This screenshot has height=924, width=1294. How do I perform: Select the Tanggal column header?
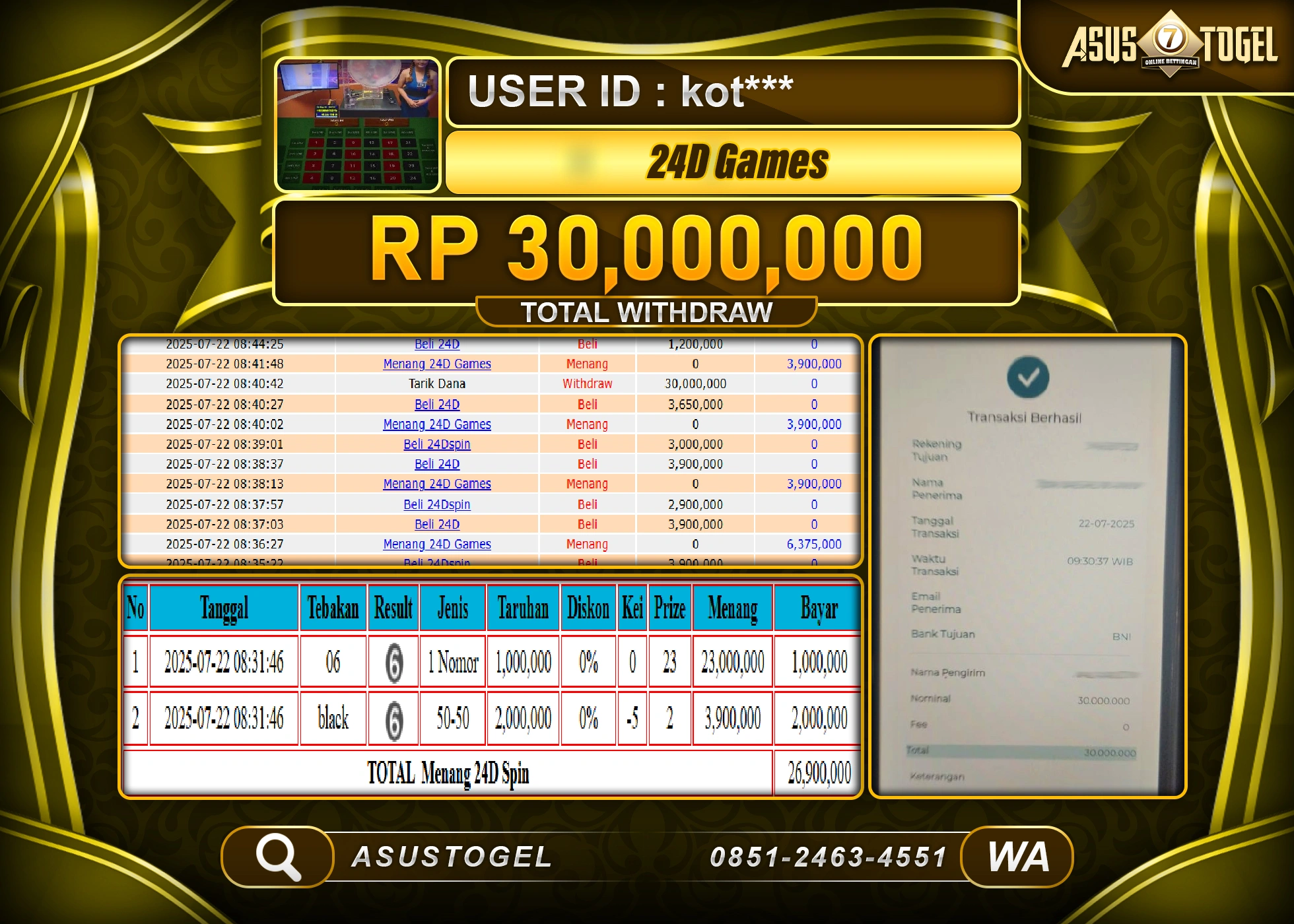pos(223,608)
